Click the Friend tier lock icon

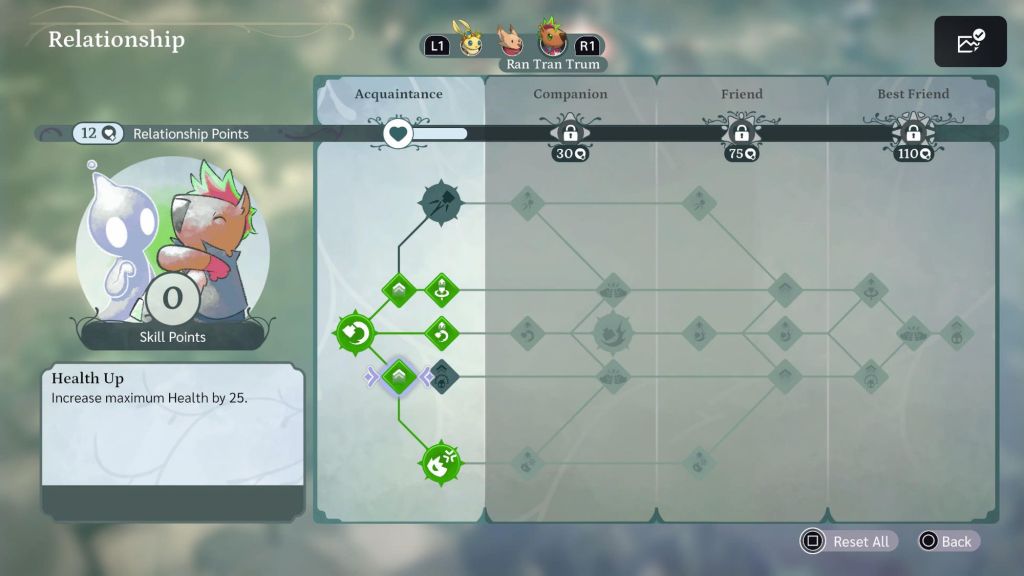(742, 133)
